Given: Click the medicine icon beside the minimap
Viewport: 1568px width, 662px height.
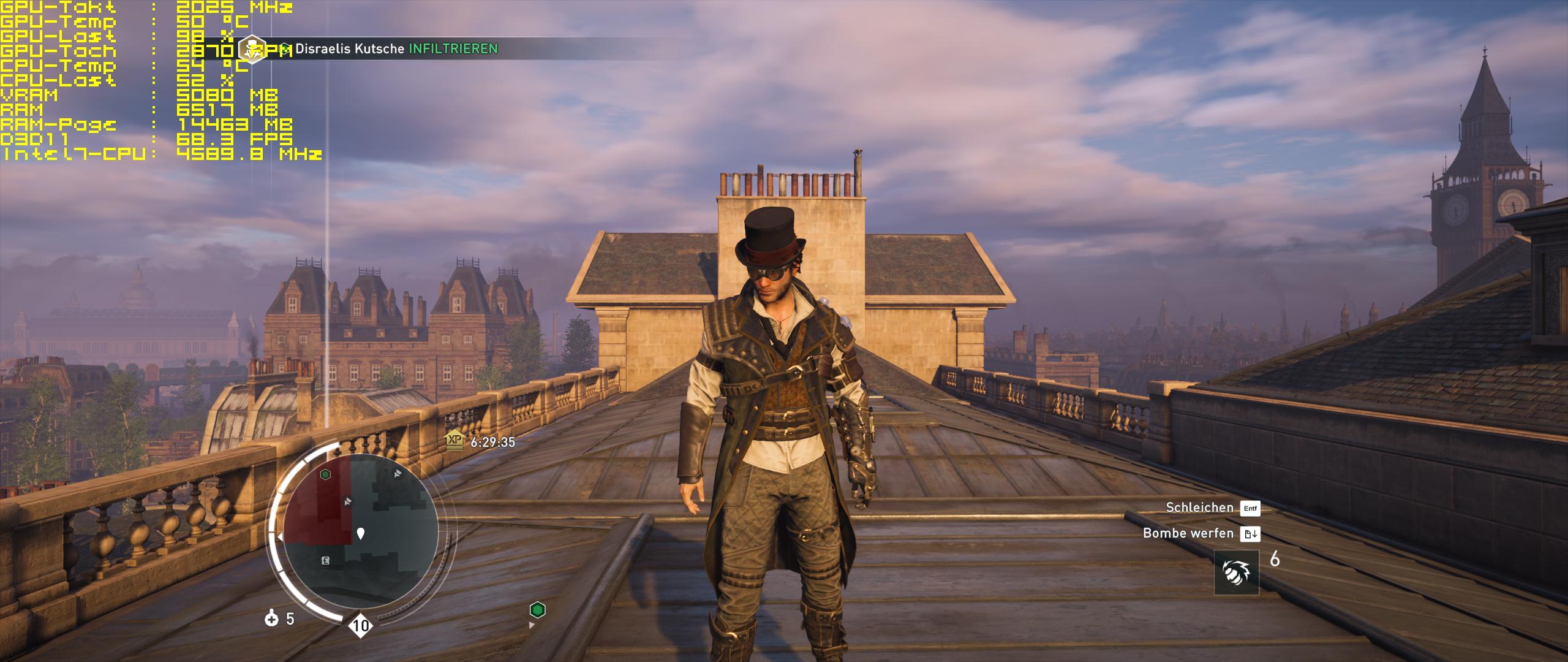Looking at the screenshot, I should tap(271, 619).
